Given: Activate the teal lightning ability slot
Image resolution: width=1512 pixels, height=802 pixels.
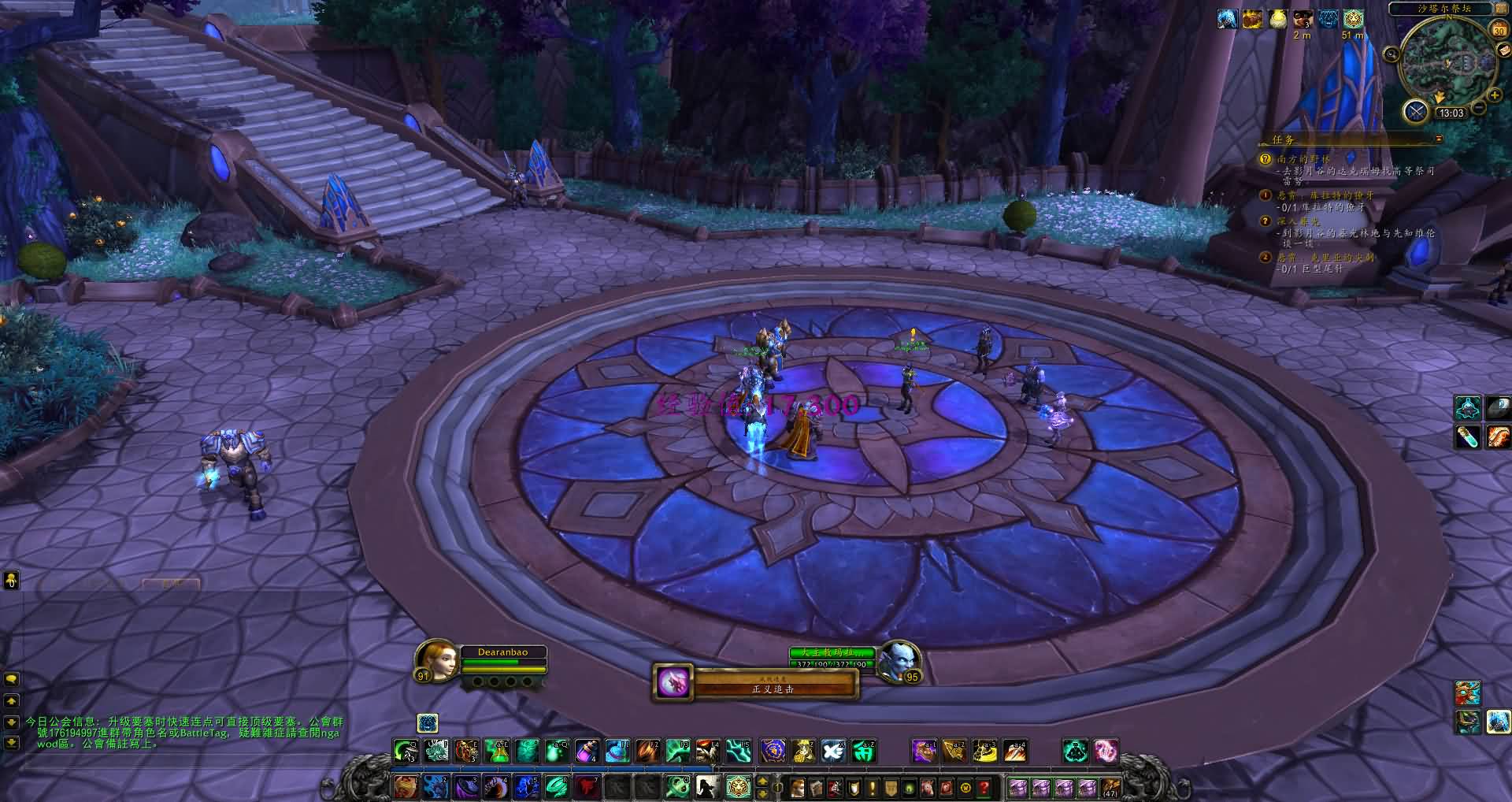Looking at the screenshot, I should tap(738, 751).
